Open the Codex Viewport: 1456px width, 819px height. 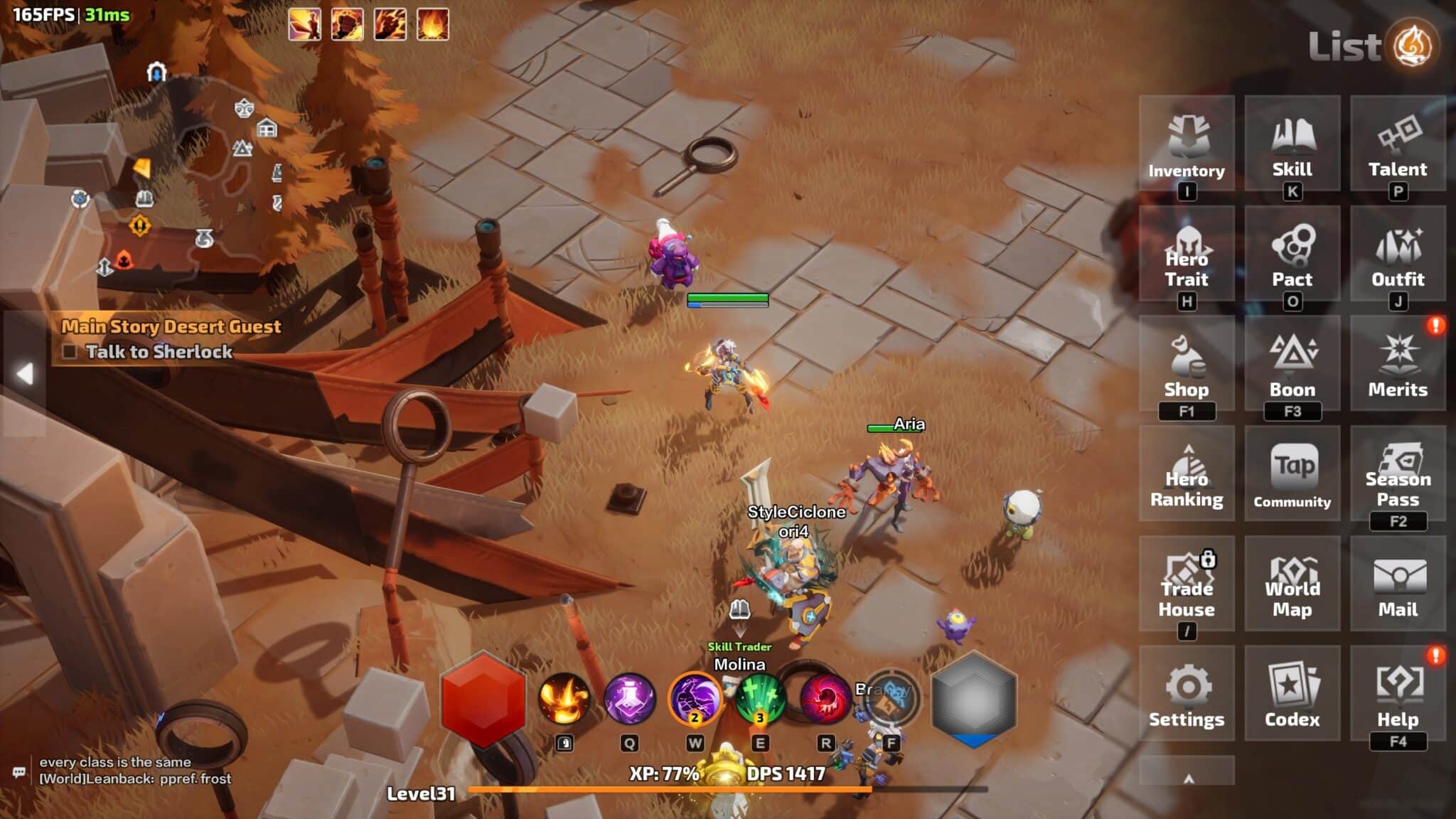tap(1292, 695)
